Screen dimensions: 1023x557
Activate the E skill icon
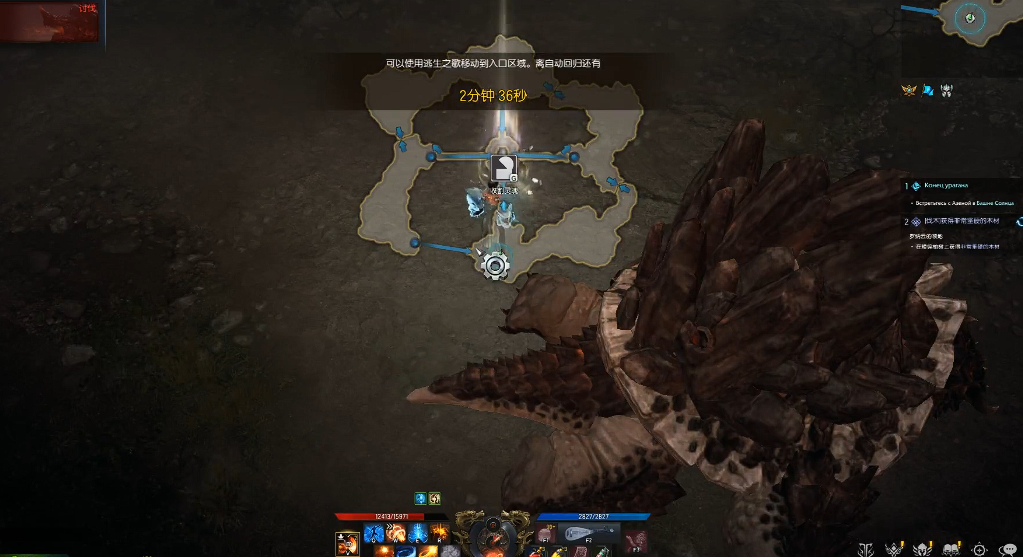click(x=417, y=532)
